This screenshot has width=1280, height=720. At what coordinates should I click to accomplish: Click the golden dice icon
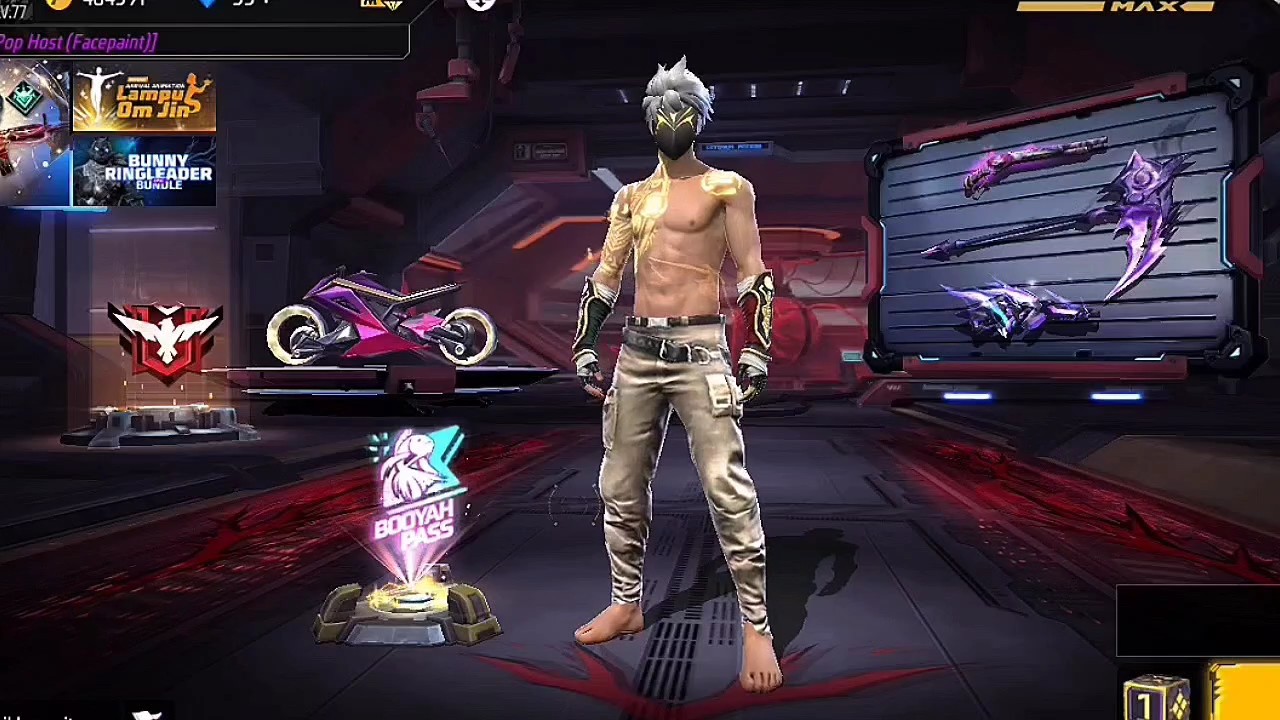[x=1156, y=698]
